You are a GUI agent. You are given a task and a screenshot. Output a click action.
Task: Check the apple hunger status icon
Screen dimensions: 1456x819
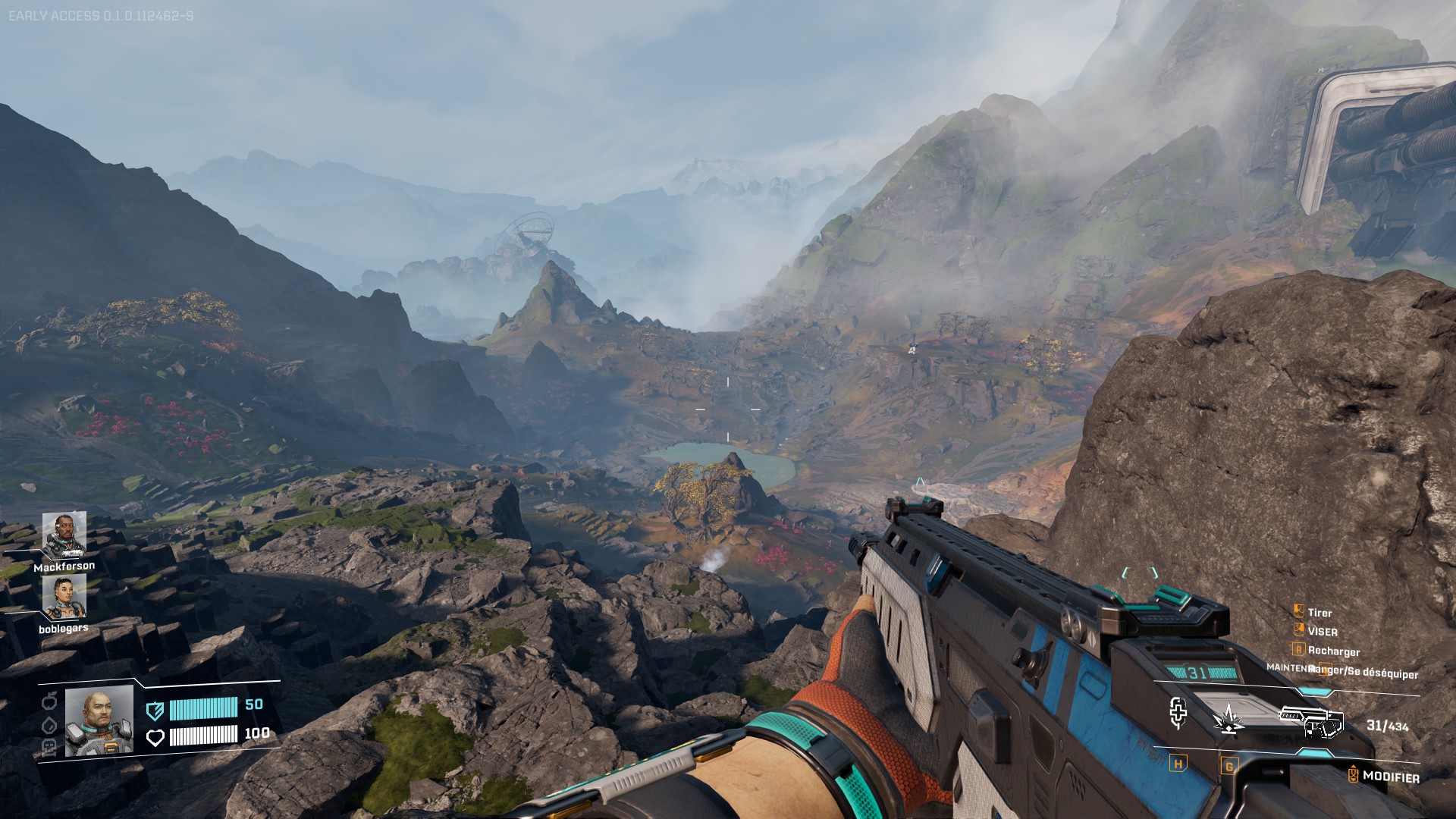(50, 699)
